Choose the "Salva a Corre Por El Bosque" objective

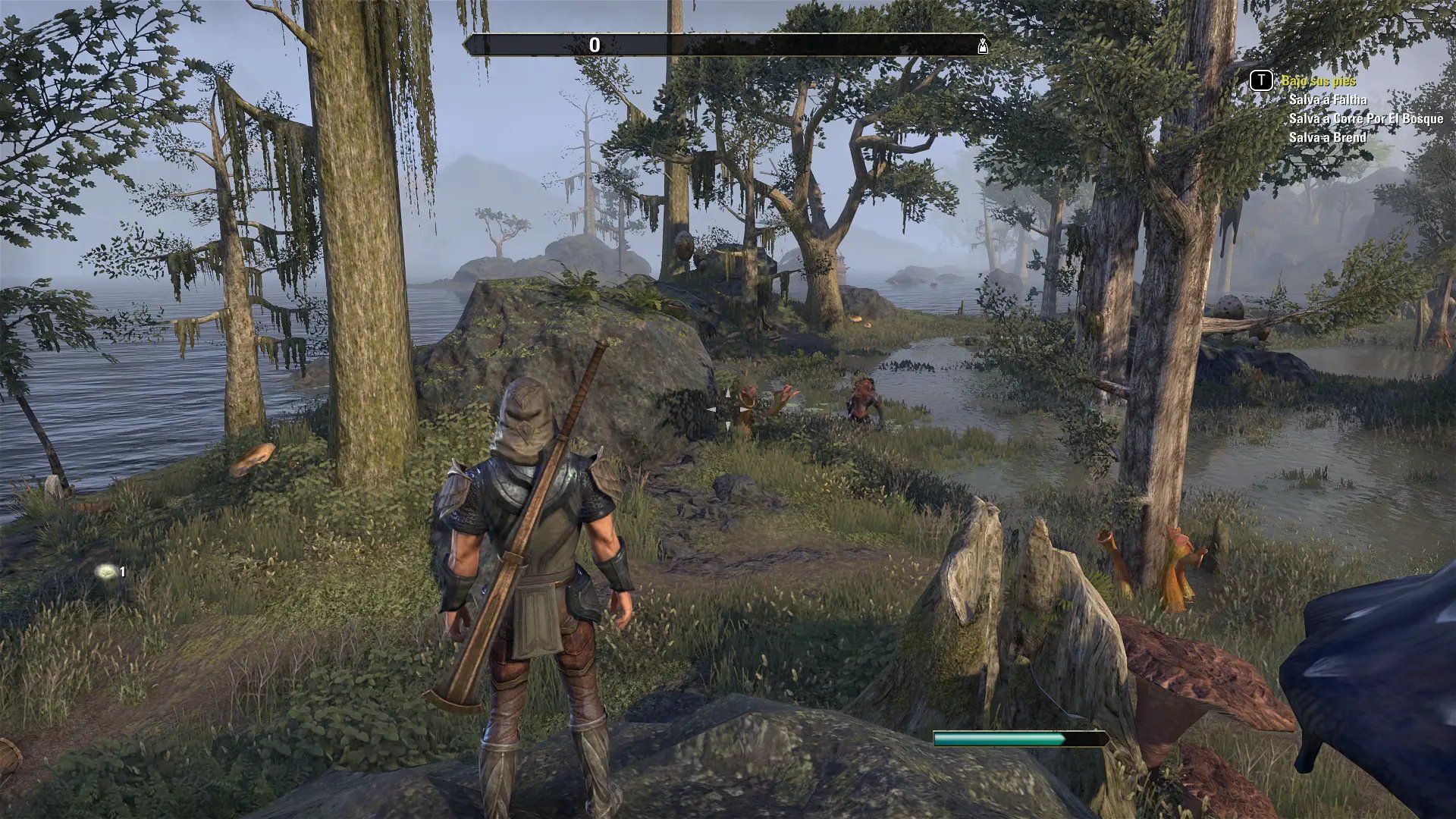(x=1366, y=118)
